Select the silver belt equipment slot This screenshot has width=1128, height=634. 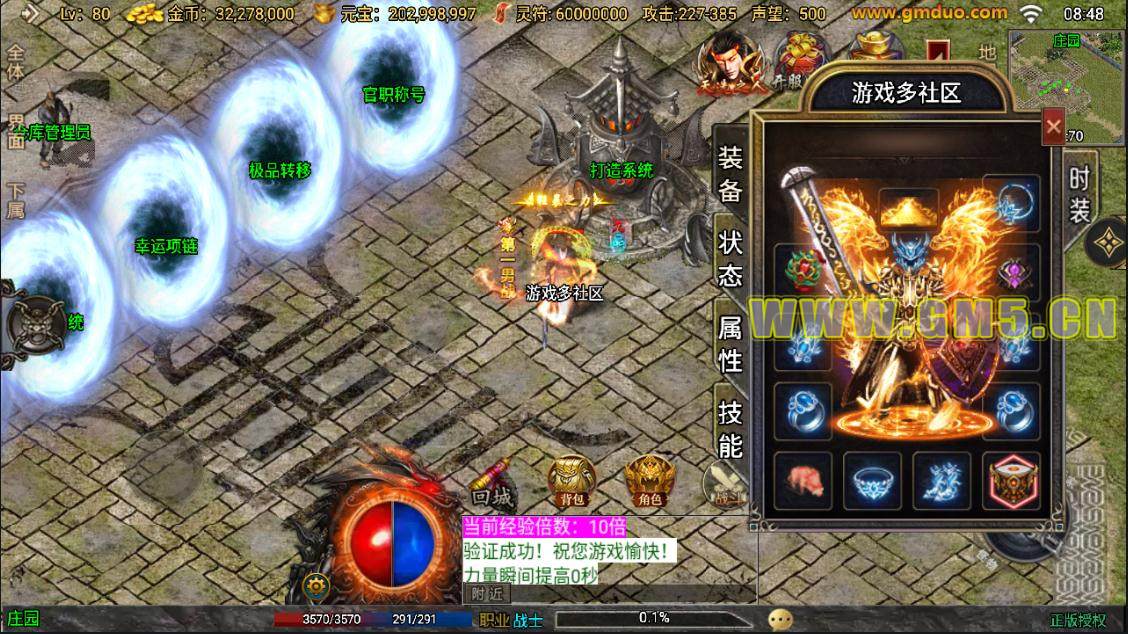click(872, 479)
